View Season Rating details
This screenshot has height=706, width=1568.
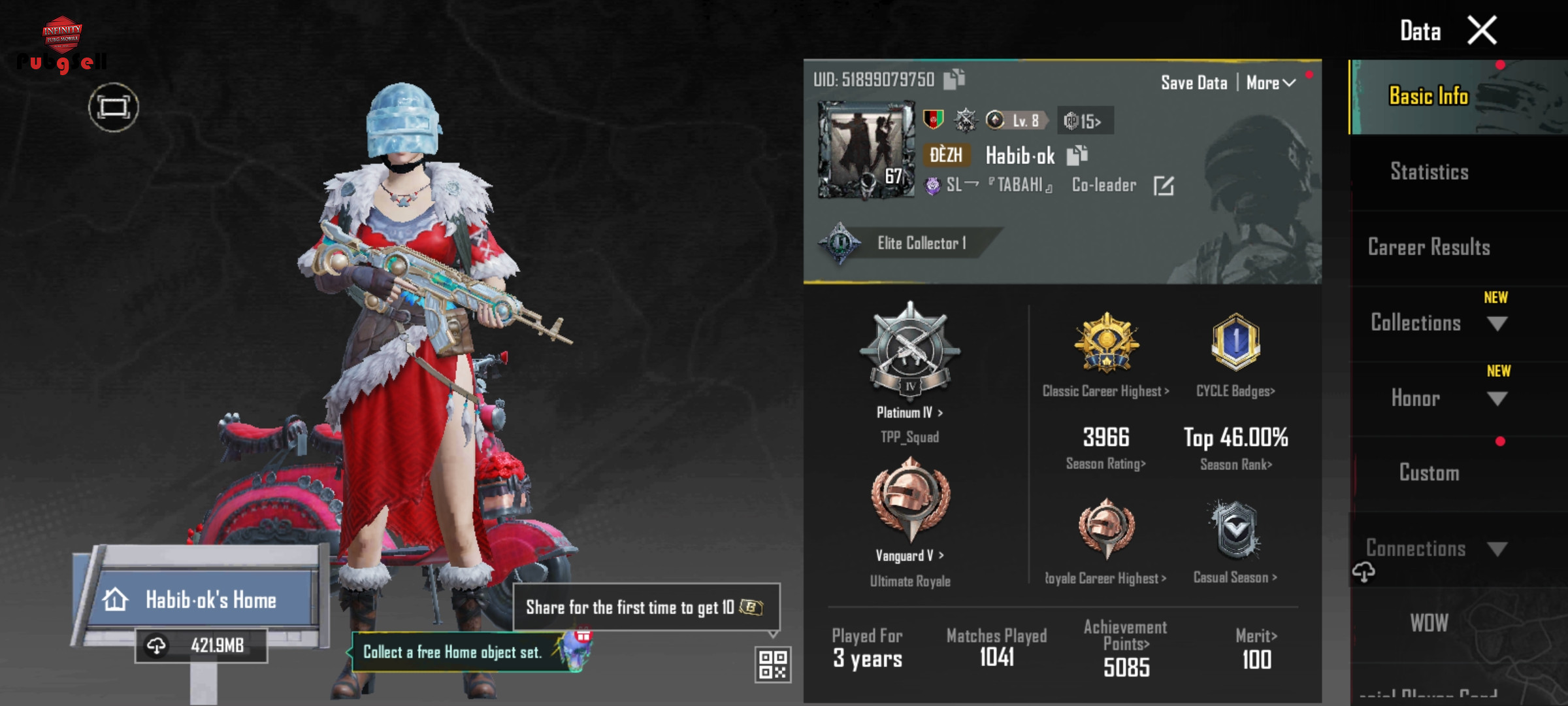tap(1105, 463)
